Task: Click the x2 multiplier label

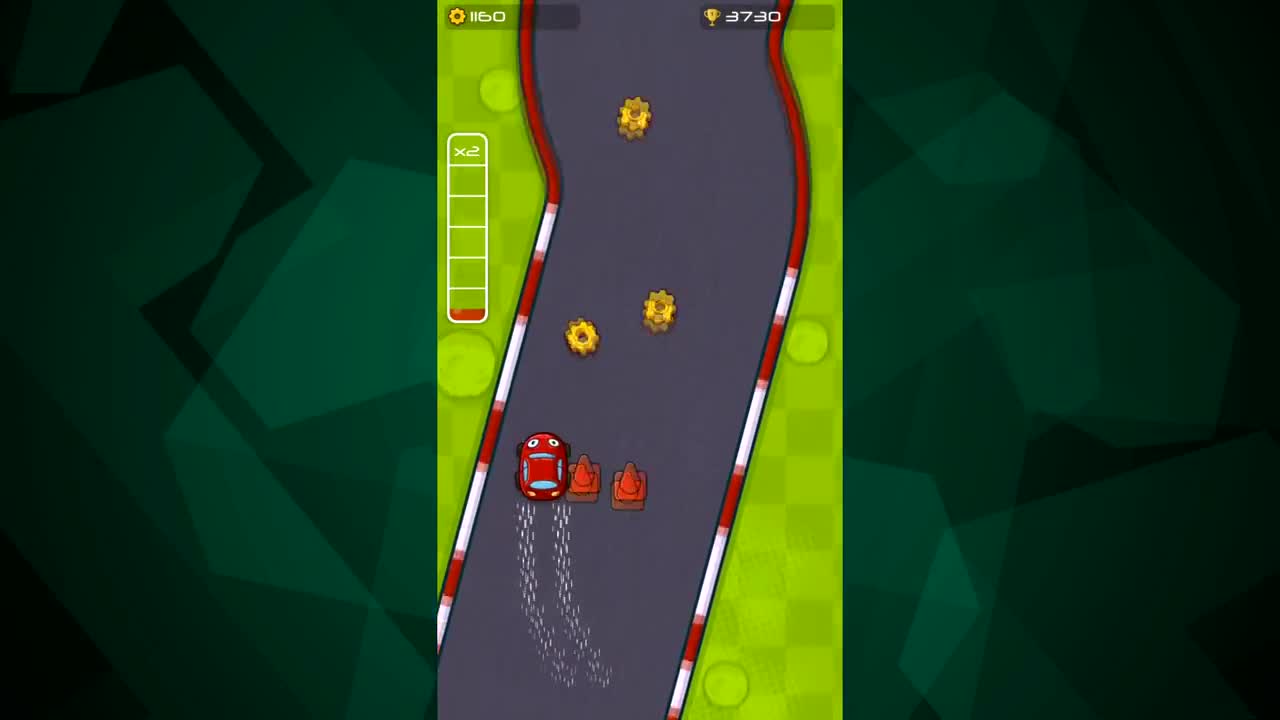Action: tap(466, 151)
